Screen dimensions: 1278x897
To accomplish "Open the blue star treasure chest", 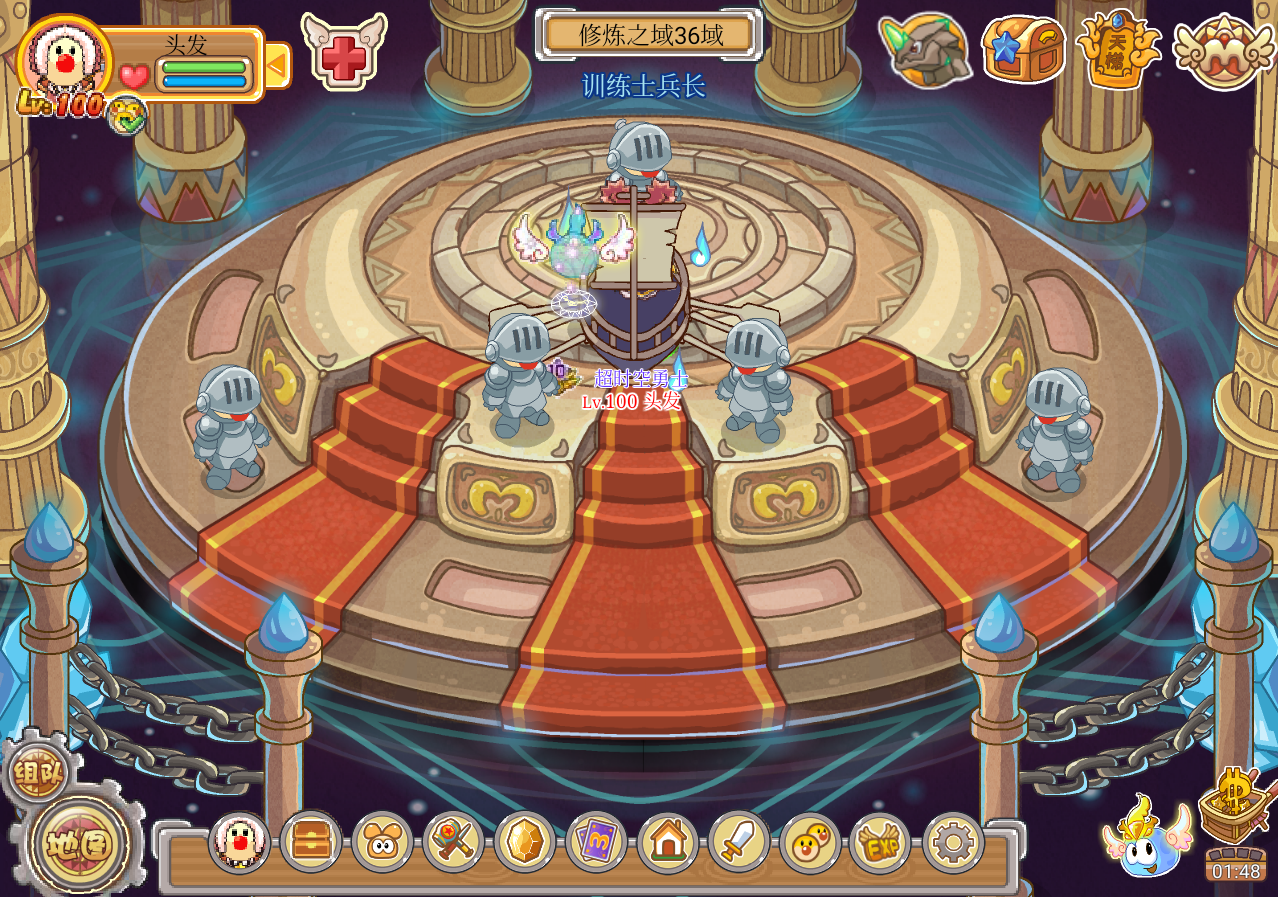I will pyautogui.click(x=1023, y=48).
